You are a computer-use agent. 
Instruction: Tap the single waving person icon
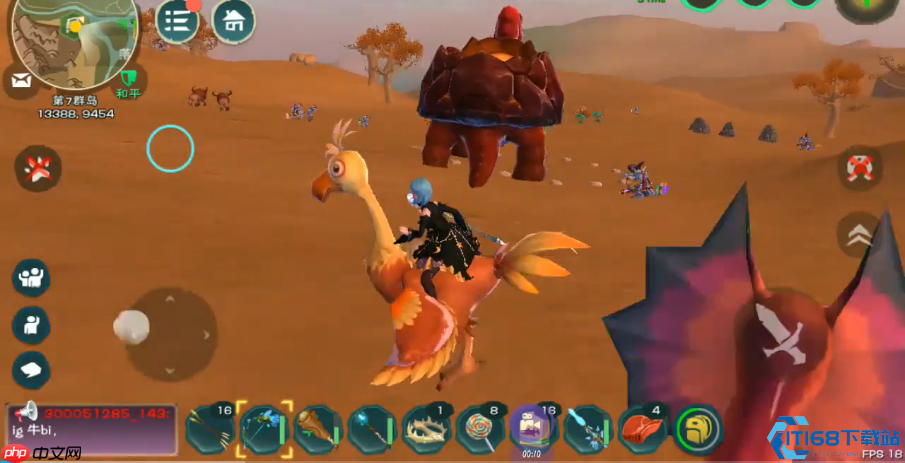pos(31,324)
